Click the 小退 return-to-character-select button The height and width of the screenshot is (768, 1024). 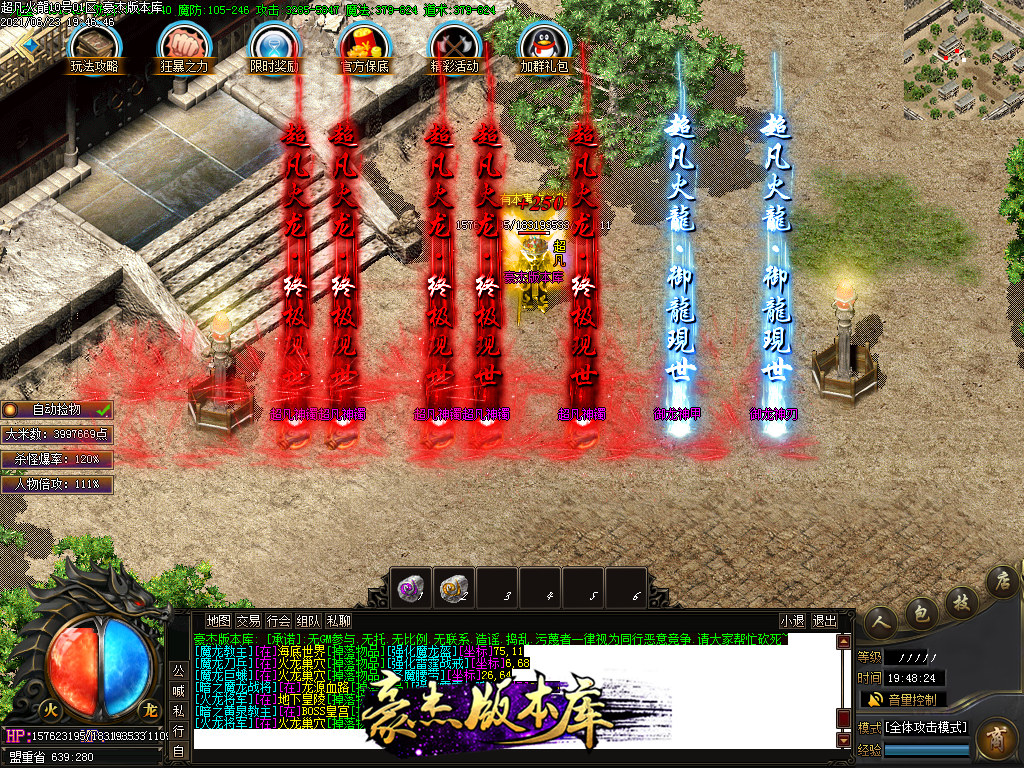click(x=793, y=621)
